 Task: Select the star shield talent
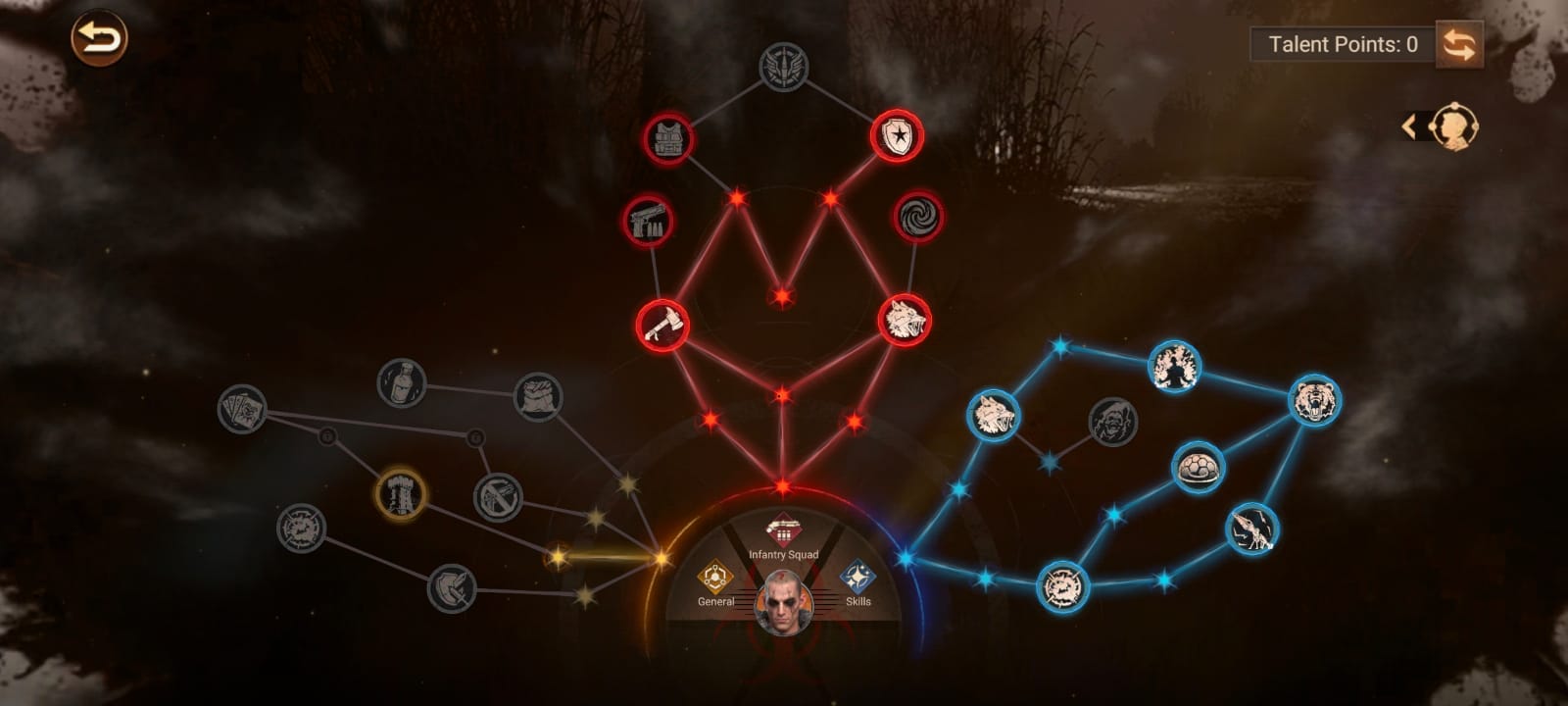point(897,135)
